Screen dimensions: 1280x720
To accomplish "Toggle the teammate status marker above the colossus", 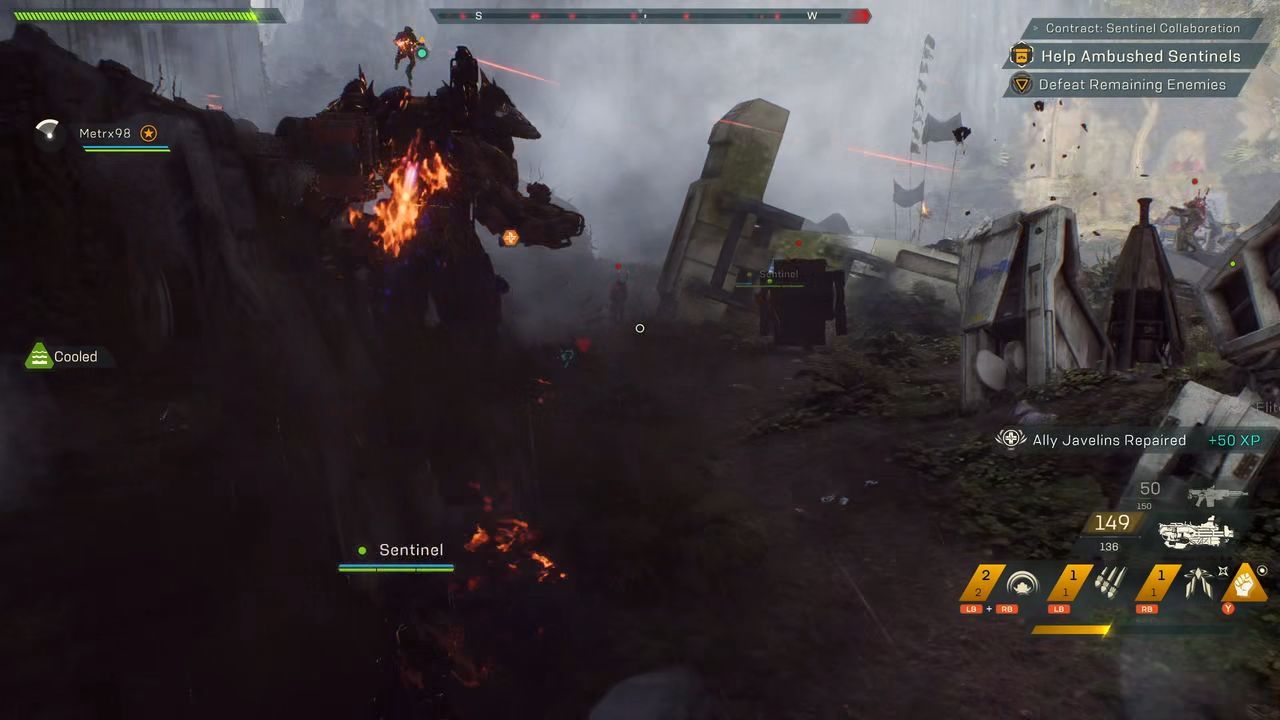I will coord(422,53).
